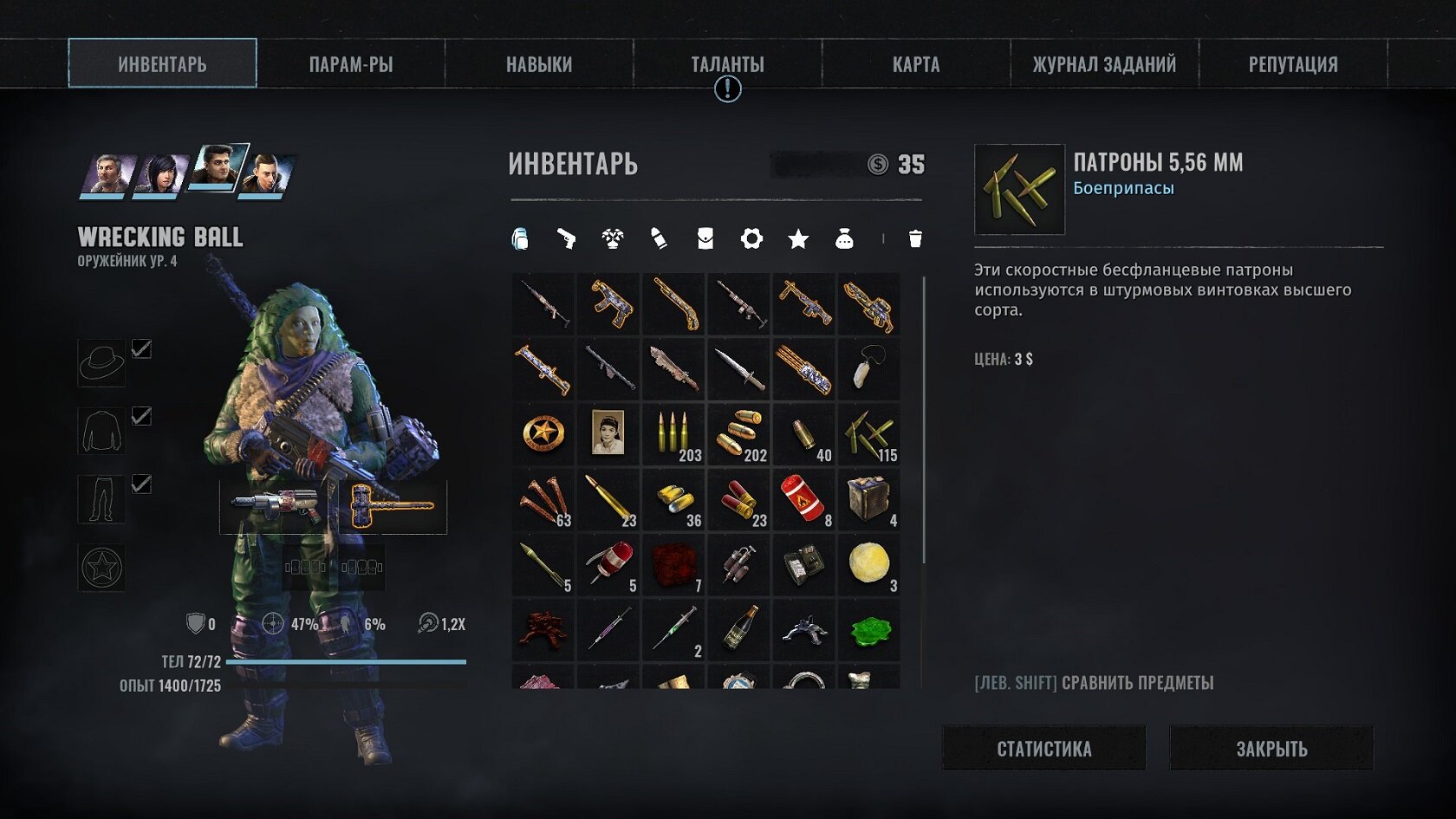
Task: Select the 5.56 mm ammo stack of 115
Action: click(x=869, y=434)
